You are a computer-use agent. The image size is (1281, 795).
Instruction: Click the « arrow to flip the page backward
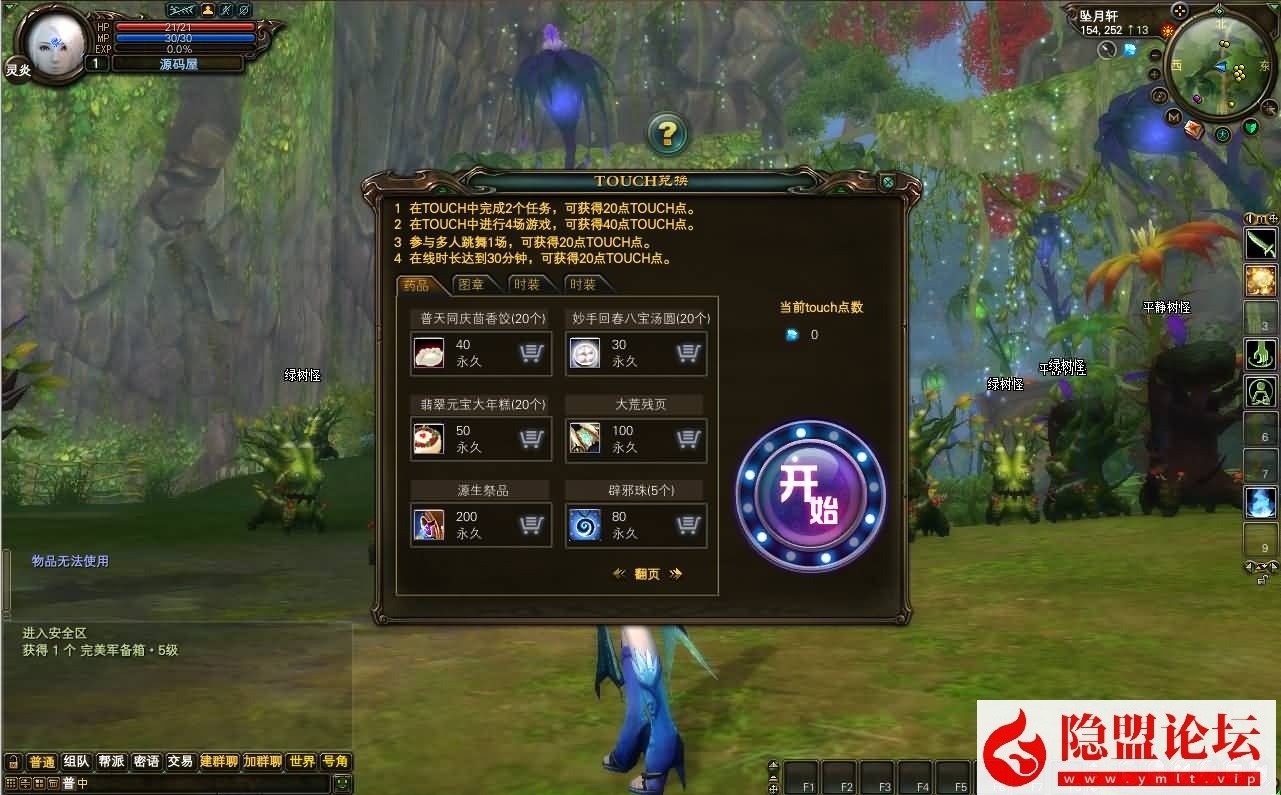coord(619,573)
